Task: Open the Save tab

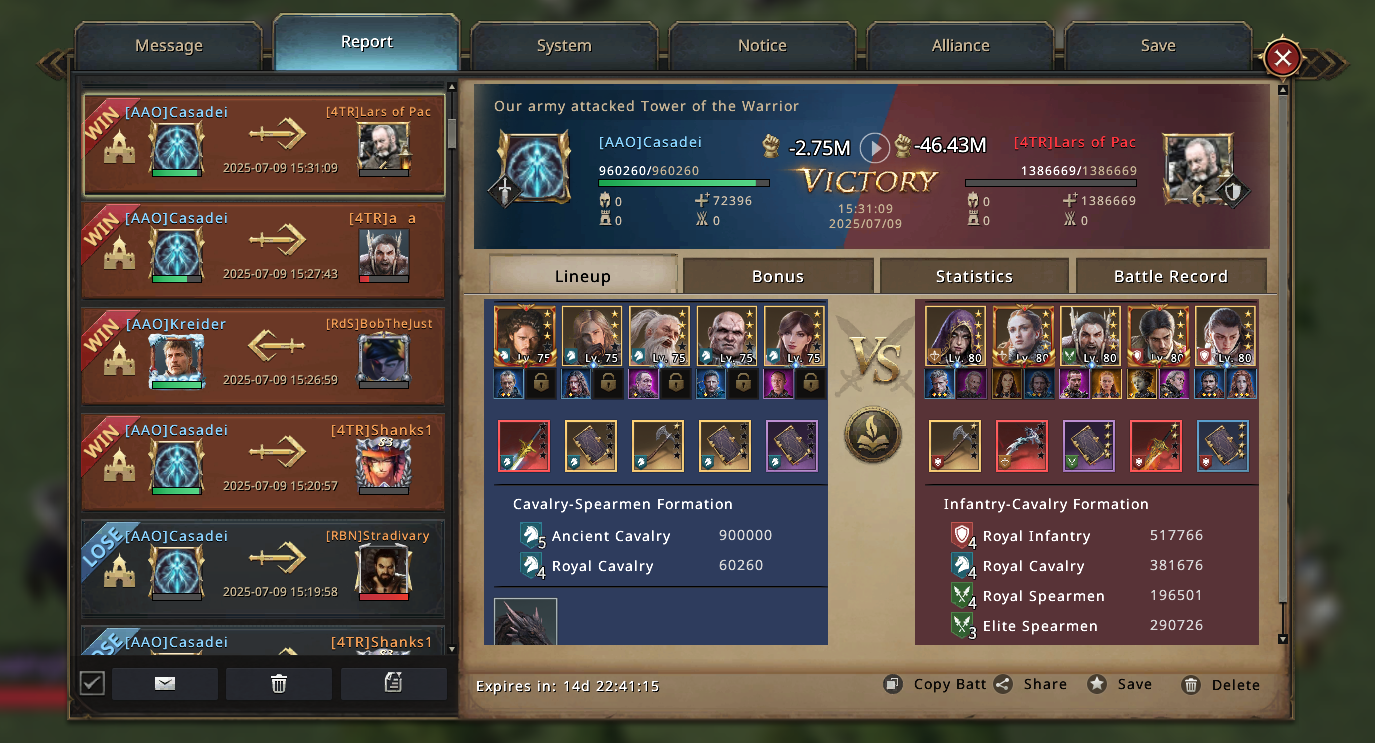Action: pos(1158,46)
